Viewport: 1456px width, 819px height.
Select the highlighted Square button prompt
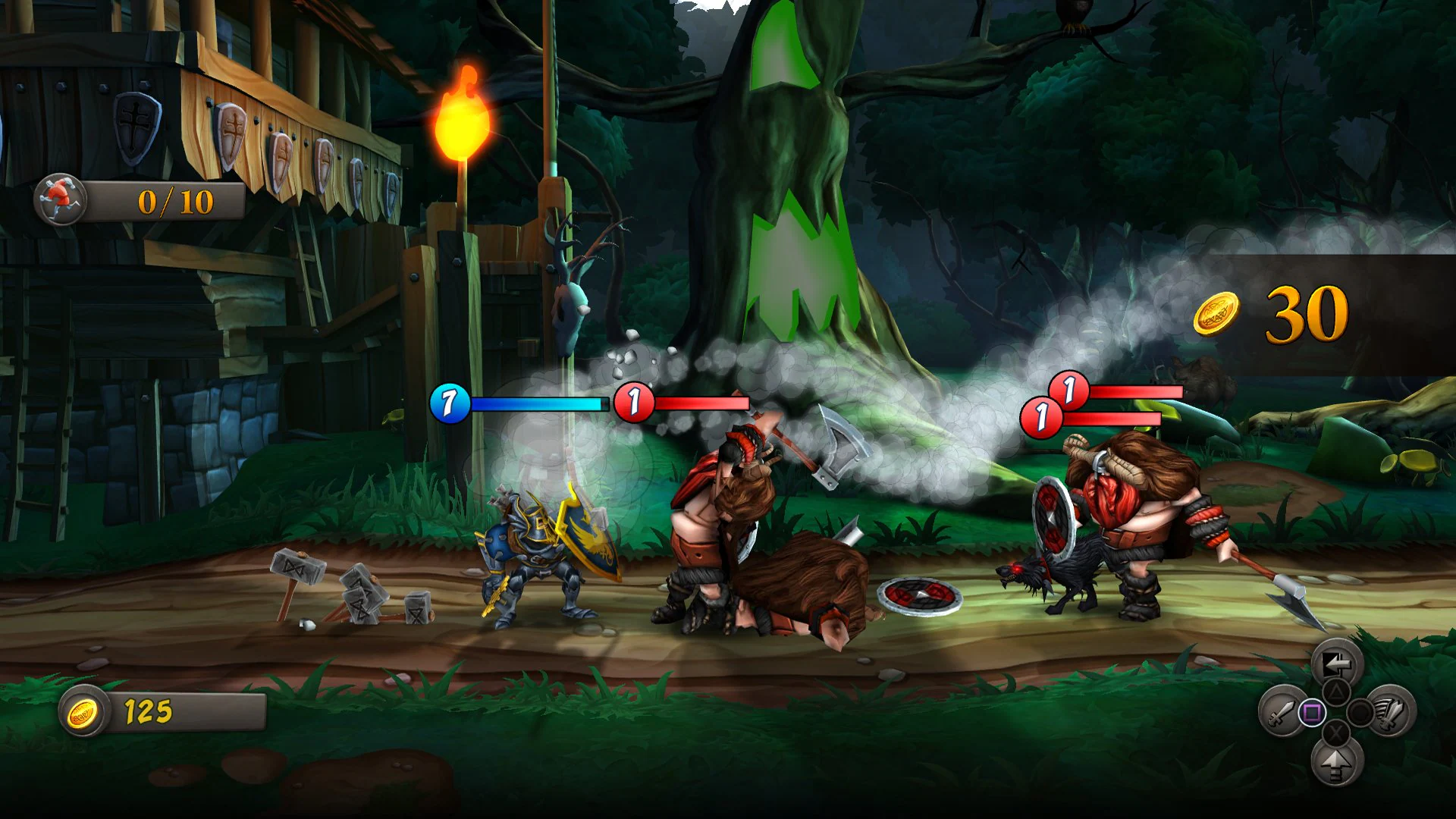(x=1312, y=712)
